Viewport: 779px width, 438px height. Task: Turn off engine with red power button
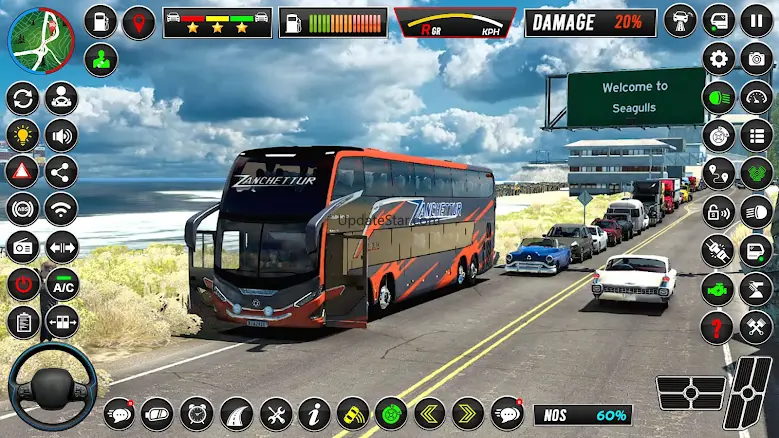22,284
